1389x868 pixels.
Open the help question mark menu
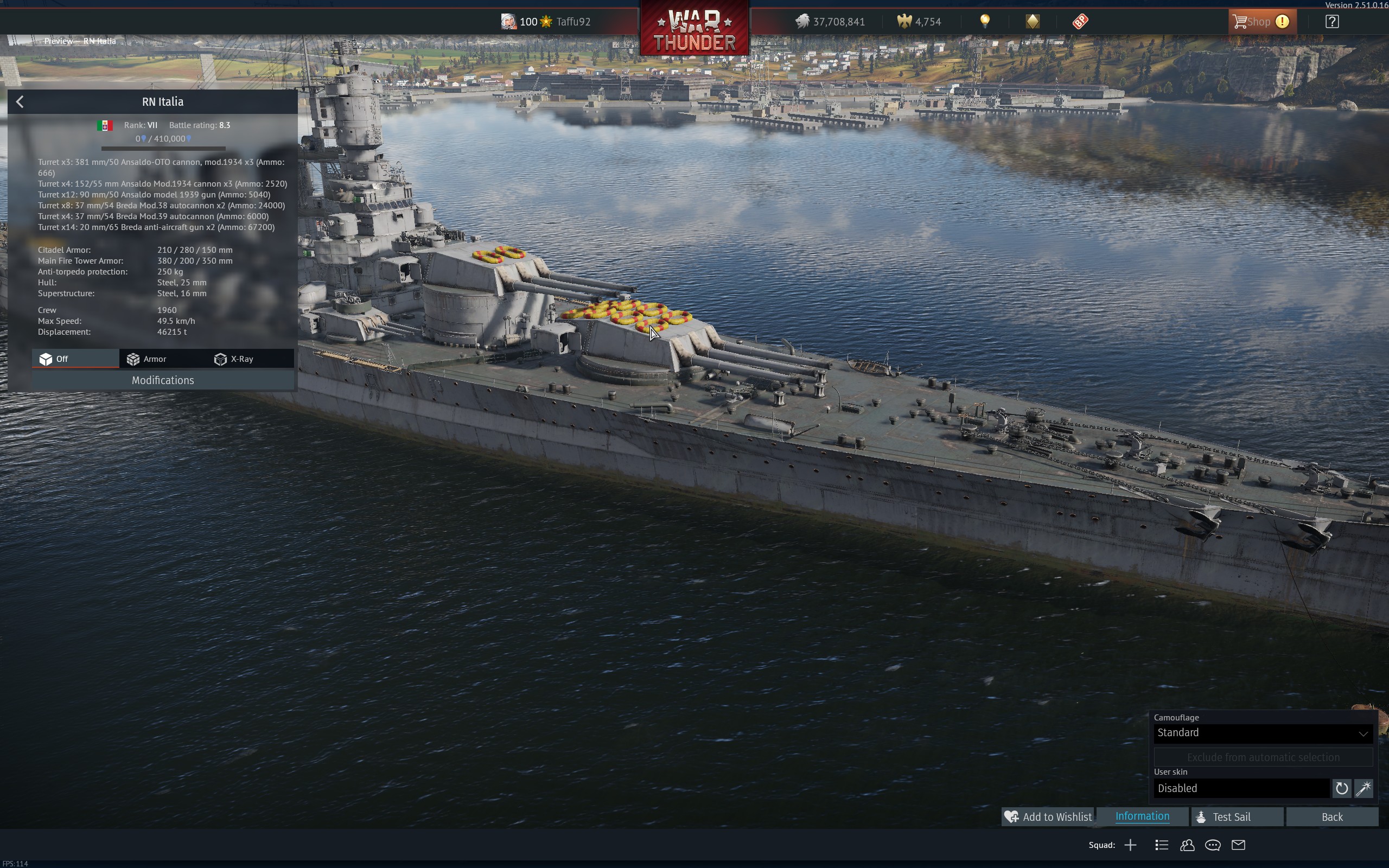(x=1331, y=22)
